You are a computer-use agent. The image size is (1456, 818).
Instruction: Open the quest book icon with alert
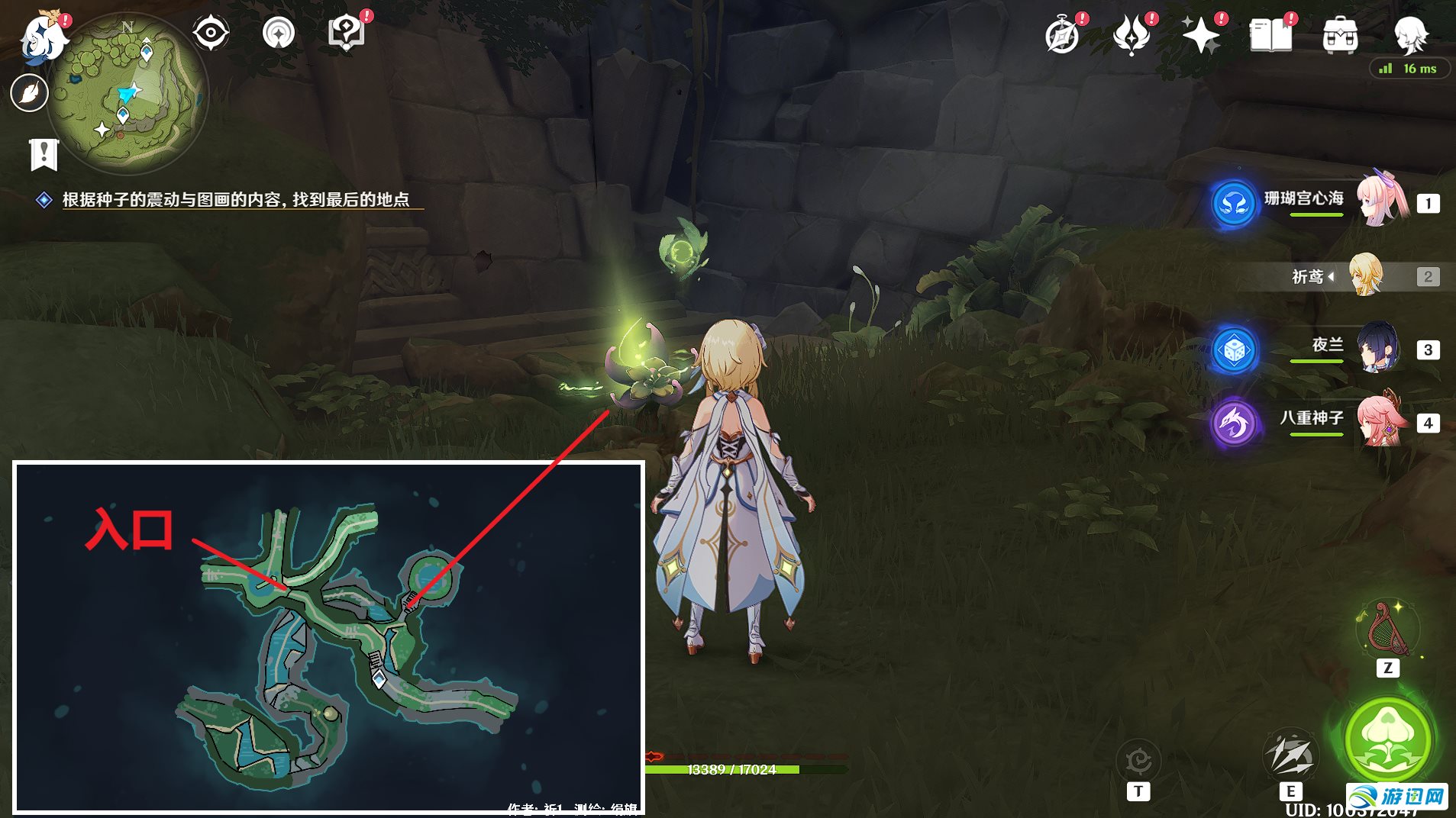pyautogui.click(x=347, y=33)
